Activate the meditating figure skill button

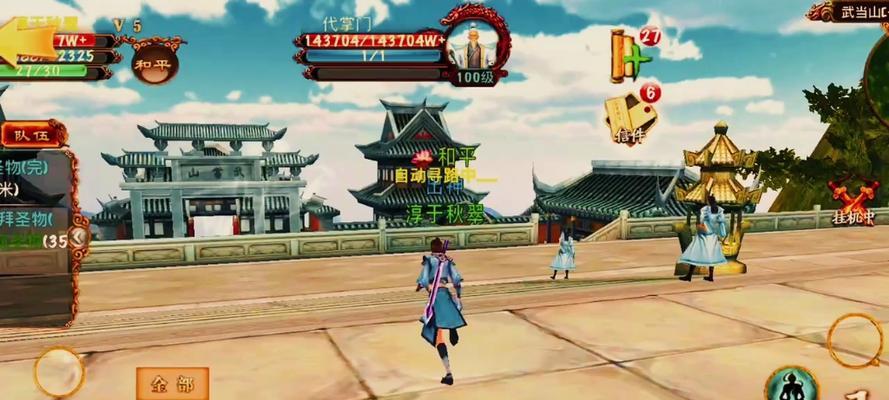click(790, 385)
